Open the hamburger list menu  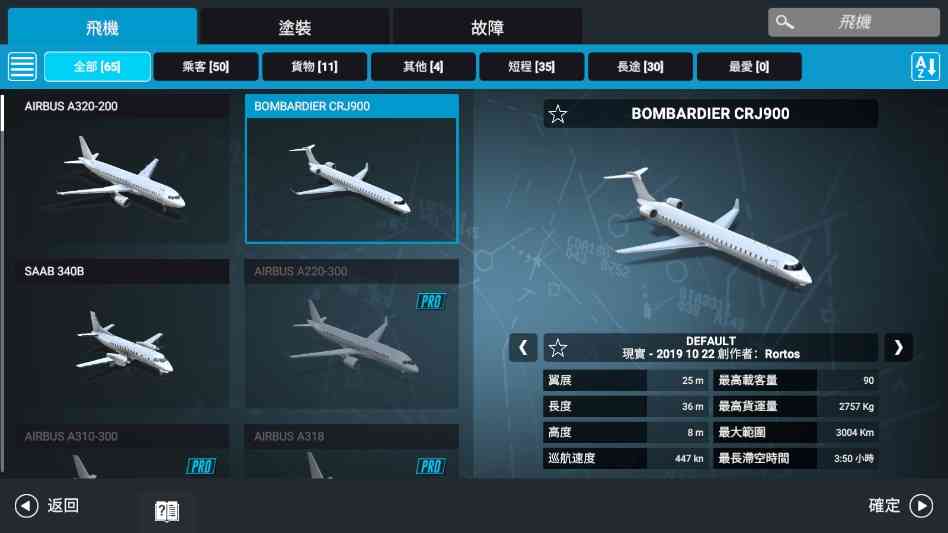[x=22, y=66]
